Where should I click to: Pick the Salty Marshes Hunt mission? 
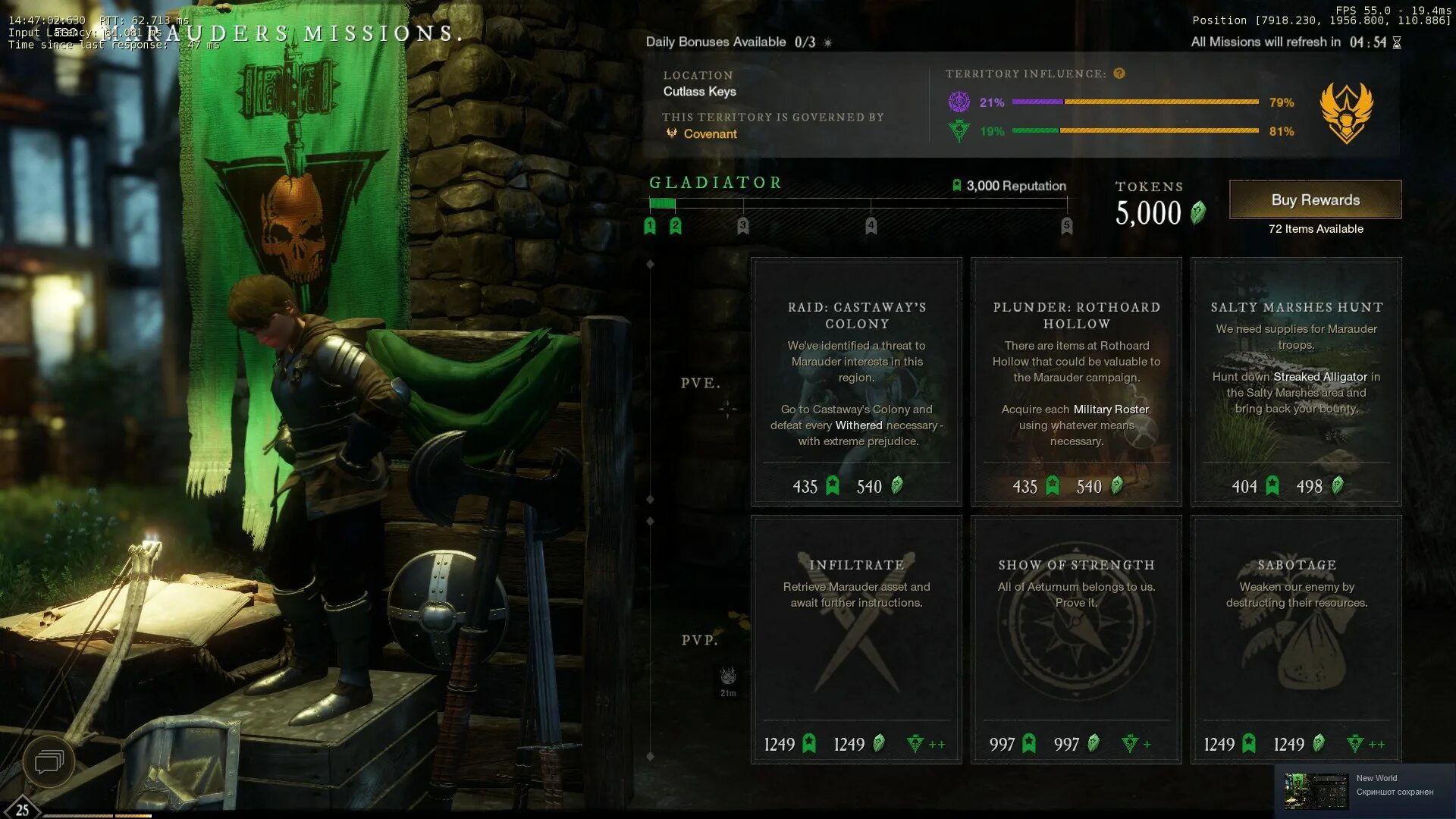point(1296,381)
